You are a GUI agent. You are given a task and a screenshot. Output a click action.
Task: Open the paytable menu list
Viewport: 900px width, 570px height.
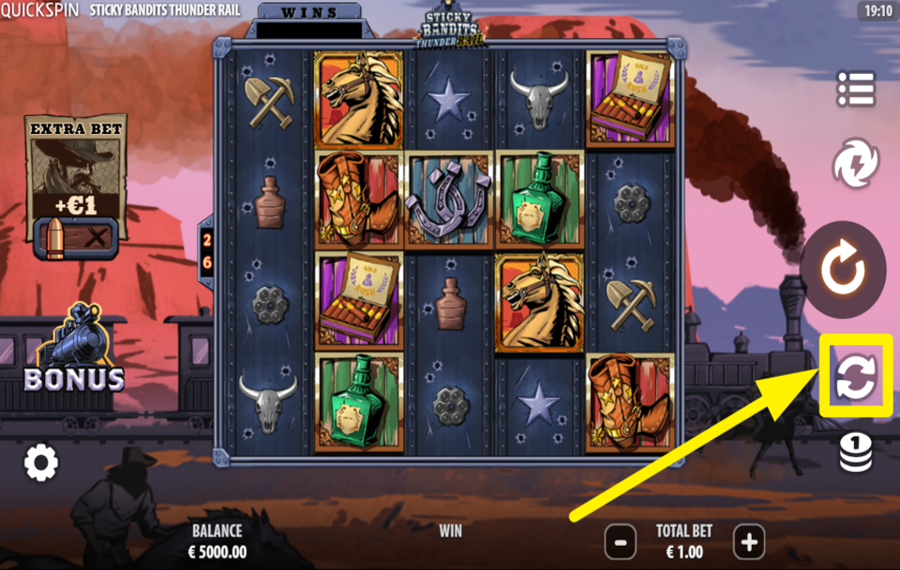[x=856, y=89]
